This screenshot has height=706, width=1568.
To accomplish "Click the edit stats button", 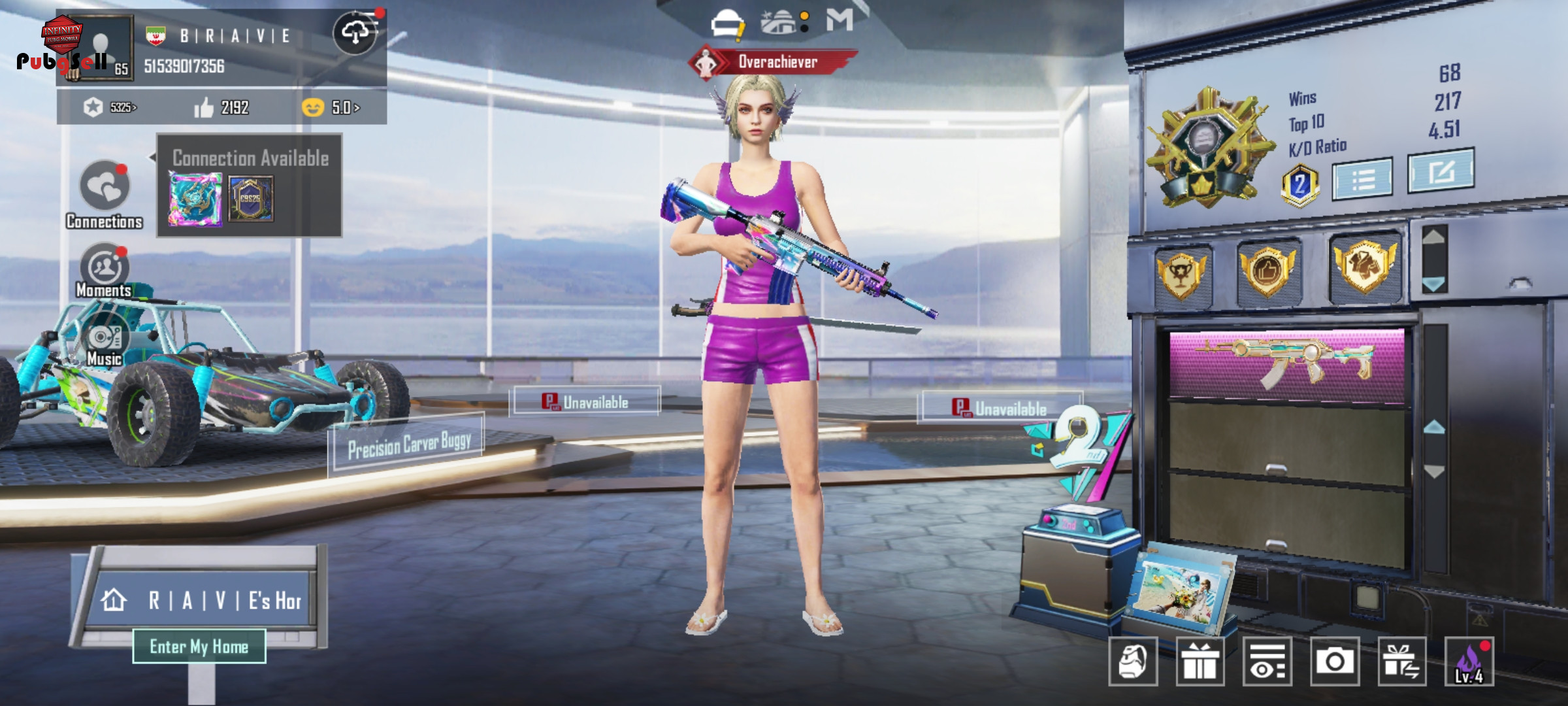I will point(1441,172).
